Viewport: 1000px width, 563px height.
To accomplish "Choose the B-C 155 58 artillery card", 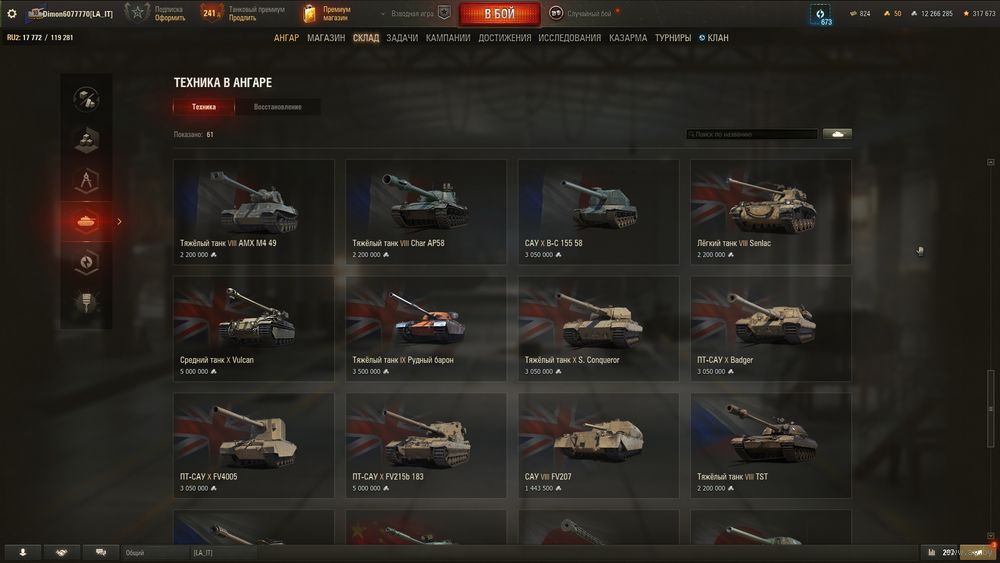I will coord(598,211).
